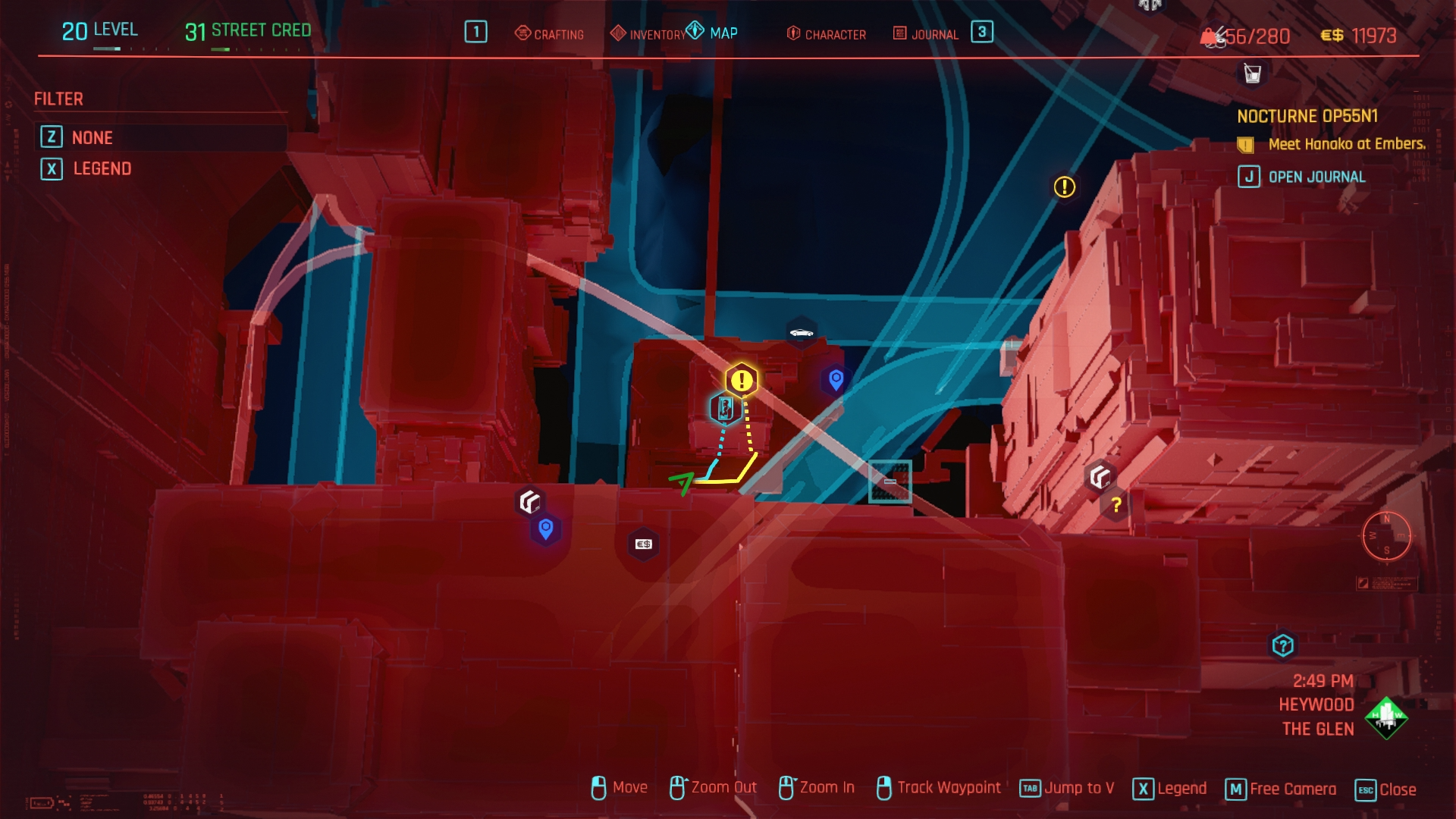Screen dimensions: 1456x819
Task: Select the yellow question mark marker
Action: (x=1116, y=505)
